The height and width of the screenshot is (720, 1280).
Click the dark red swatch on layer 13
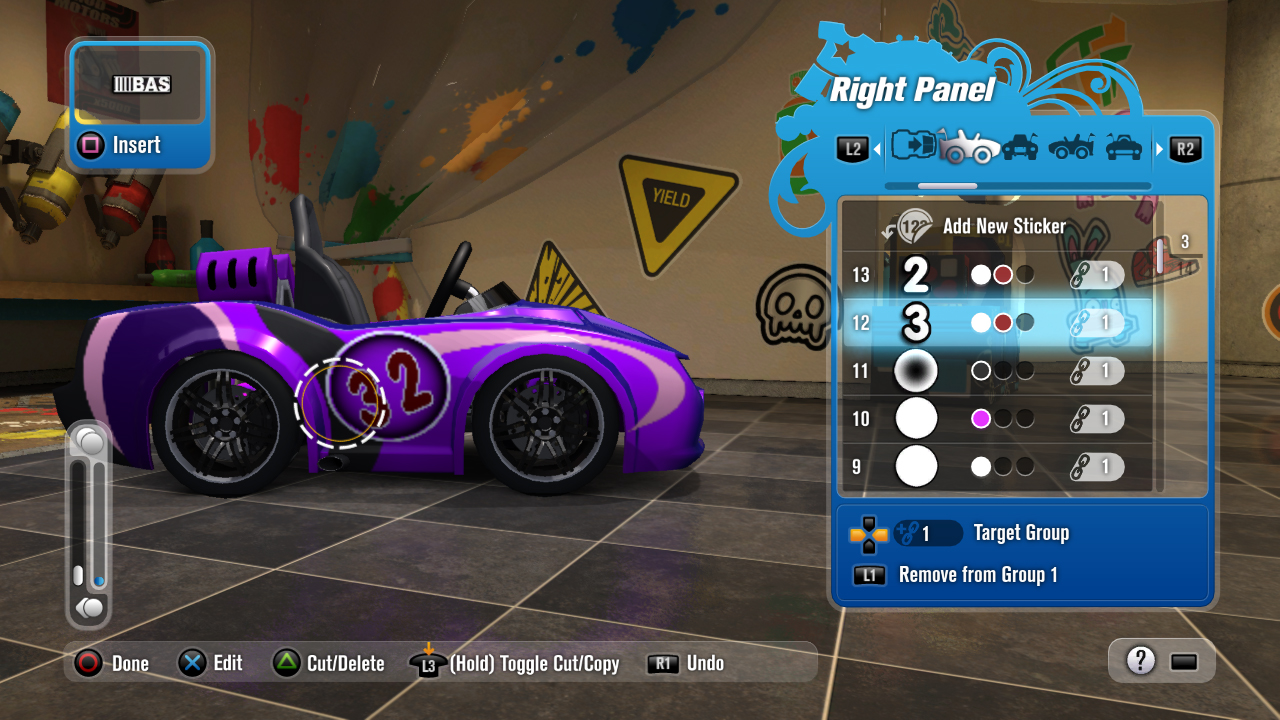(x=1003, y=275)
